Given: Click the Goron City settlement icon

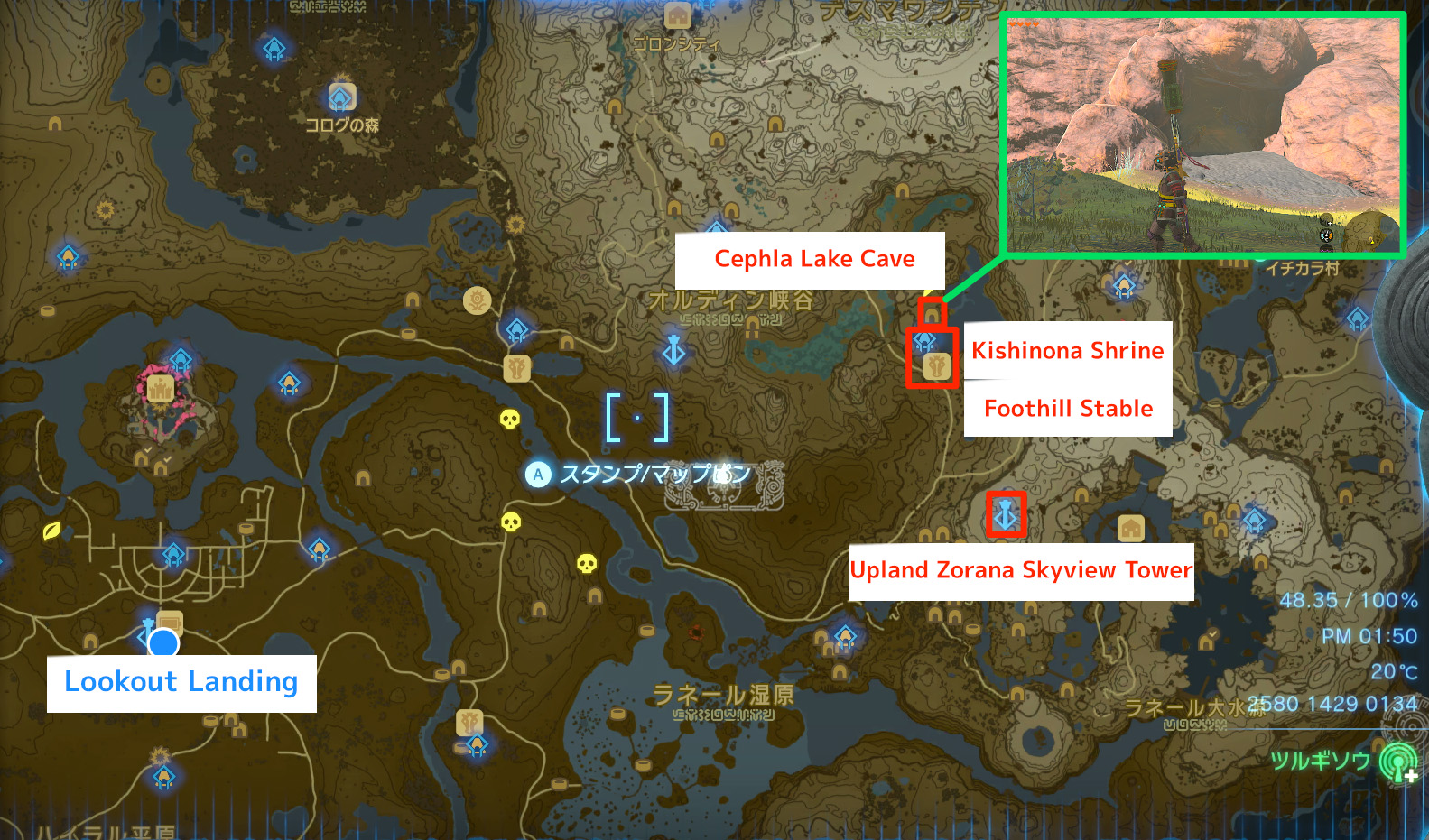Looking at the screenshot, I should 676,15.
